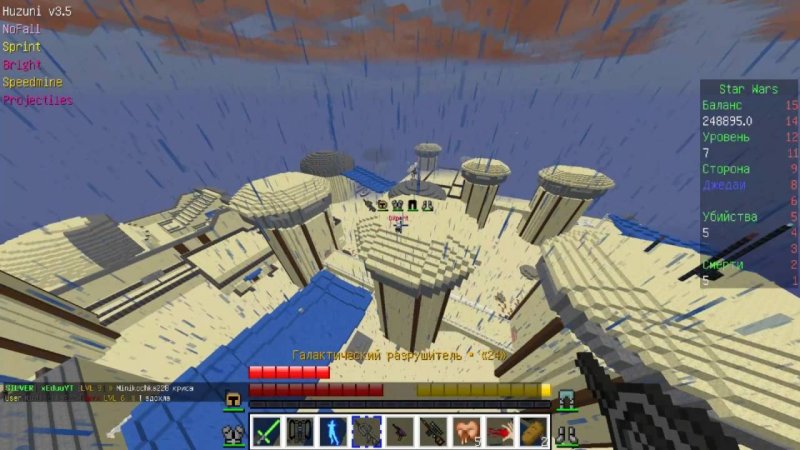Click the boots armor icon

click(566, 434)
